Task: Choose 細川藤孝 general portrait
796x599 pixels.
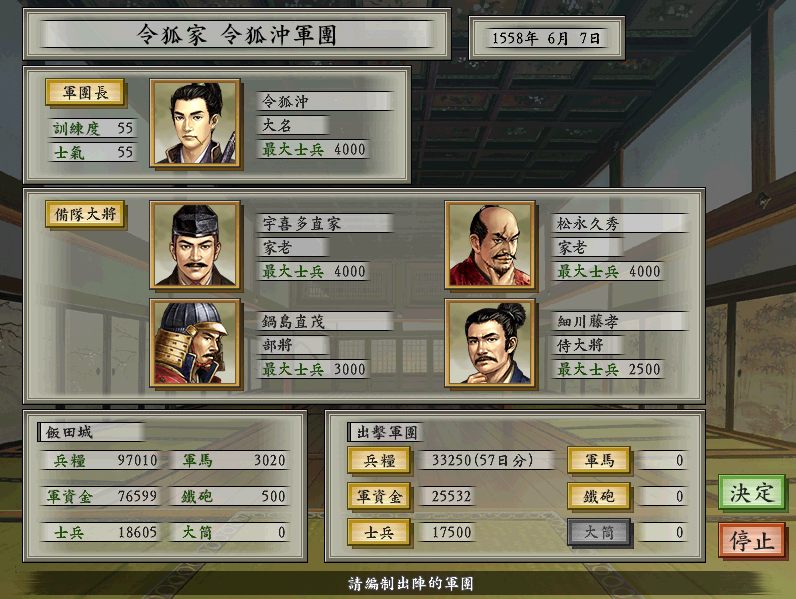Action: tap(490, 343)
